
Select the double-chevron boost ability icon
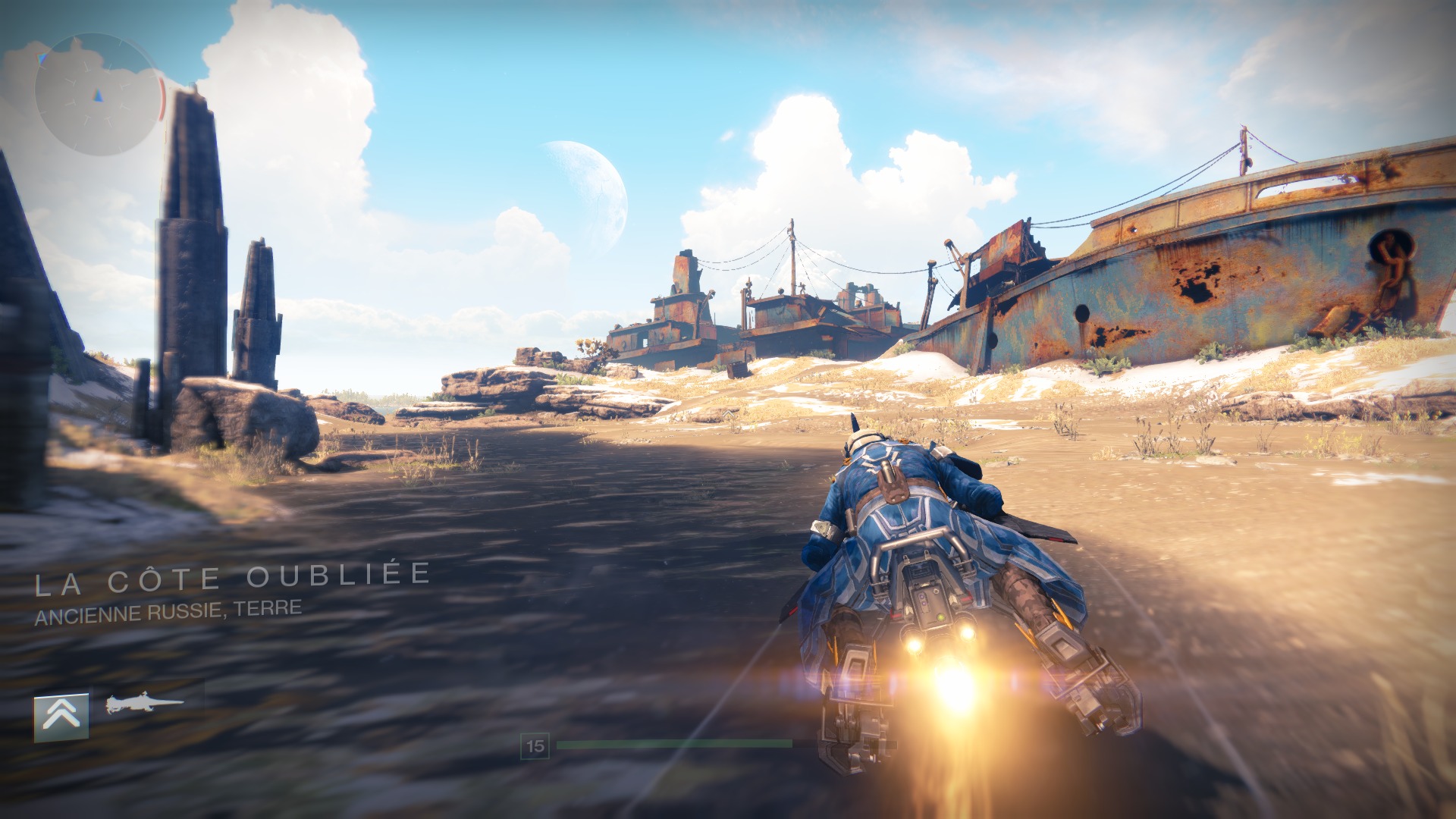pyautogui.click(x=61, y=716)
